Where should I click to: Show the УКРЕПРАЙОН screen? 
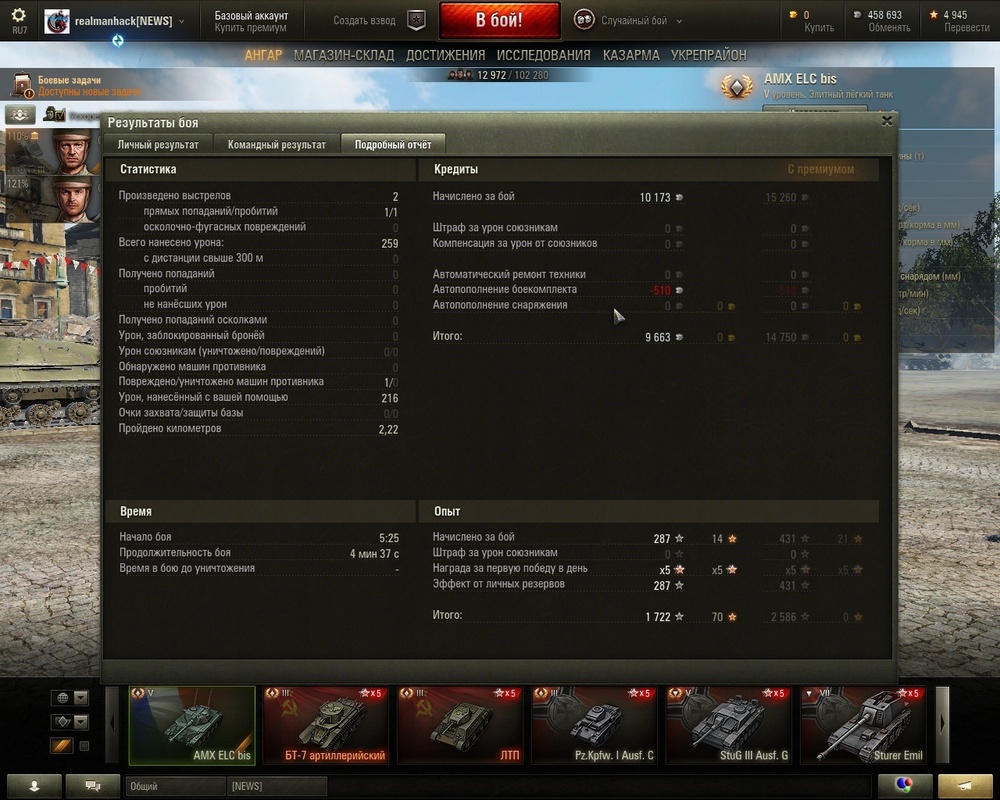[708, 56]
